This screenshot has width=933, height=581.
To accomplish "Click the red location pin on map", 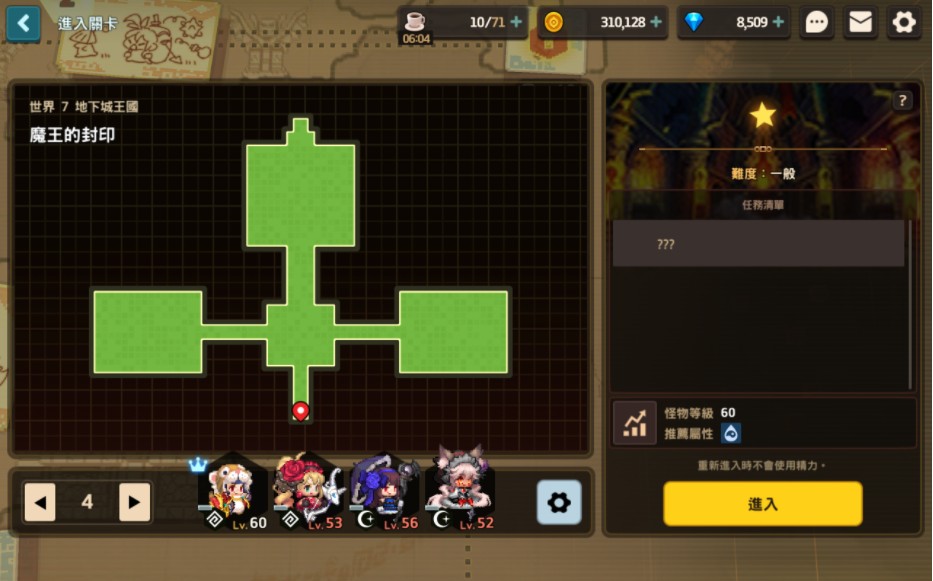I will (301, 410).
